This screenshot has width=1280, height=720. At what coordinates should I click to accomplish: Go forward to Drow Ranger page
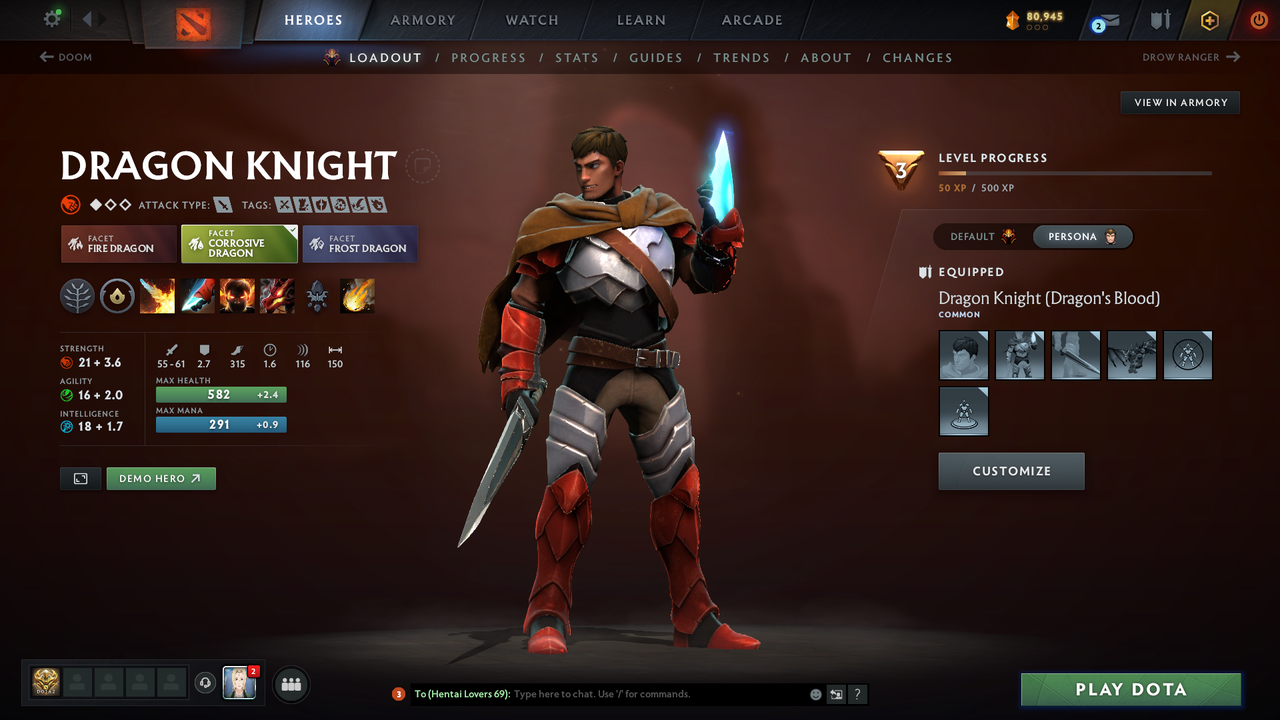coord(1190,57)
